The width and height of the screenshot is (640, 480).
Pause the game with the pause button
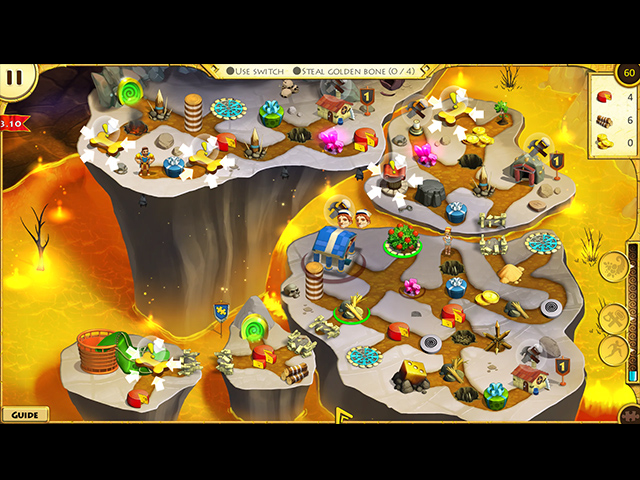[x=14, y=76]
